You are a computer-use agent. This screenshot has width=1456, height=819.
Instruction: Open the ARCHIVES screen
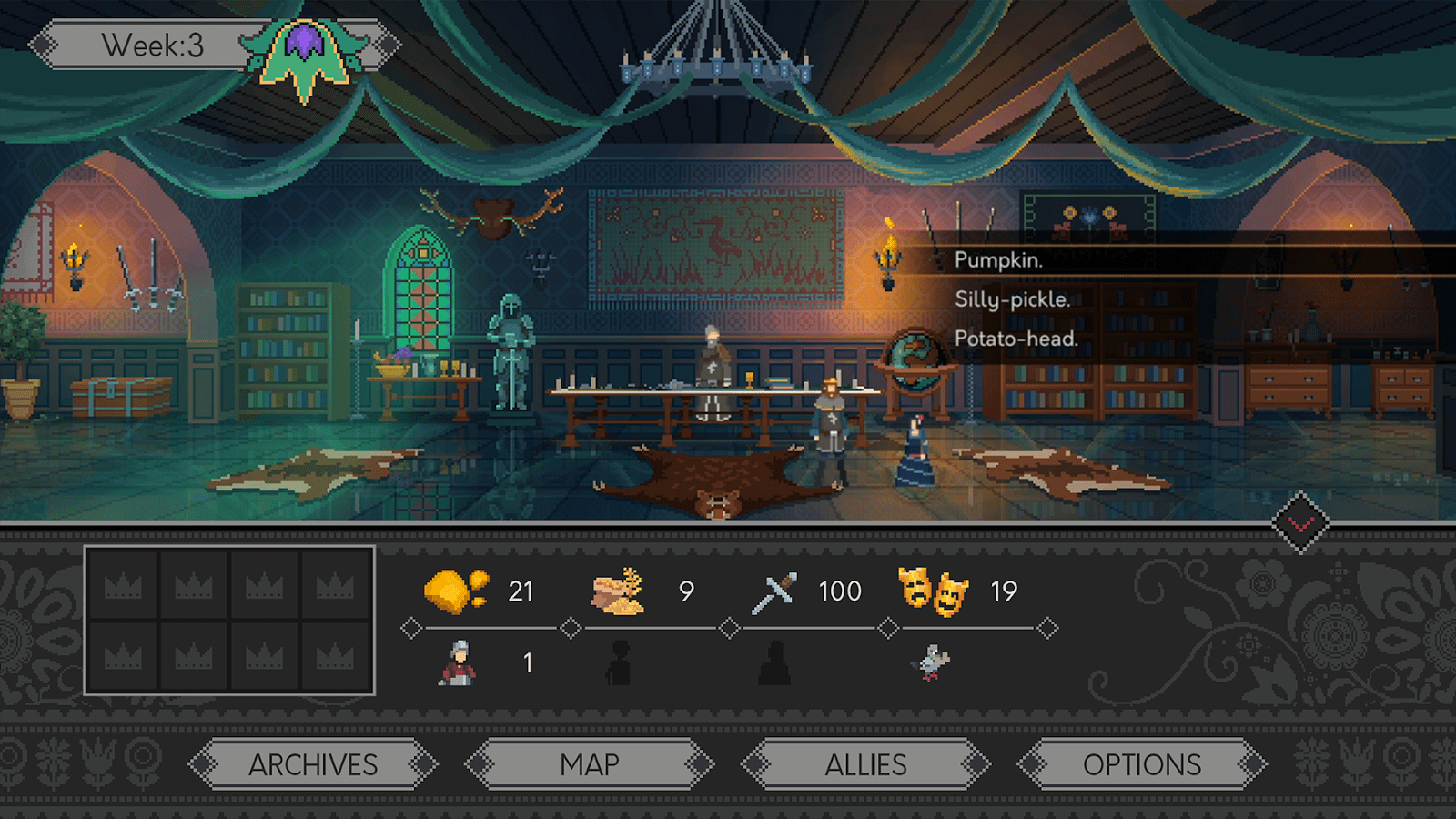point(316,765)
